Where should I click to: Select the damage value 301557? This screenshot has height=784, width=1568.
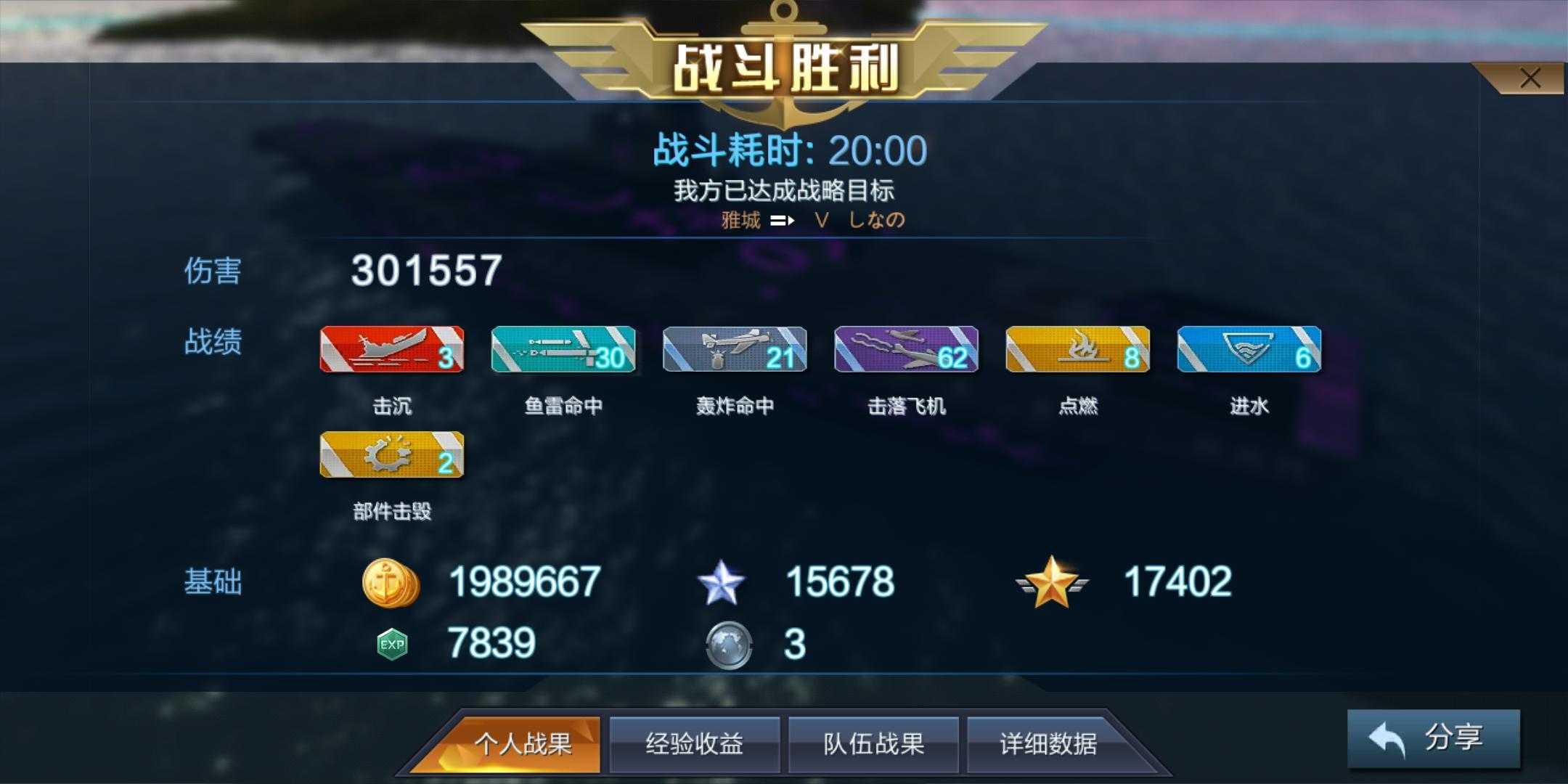coord(425,271)
